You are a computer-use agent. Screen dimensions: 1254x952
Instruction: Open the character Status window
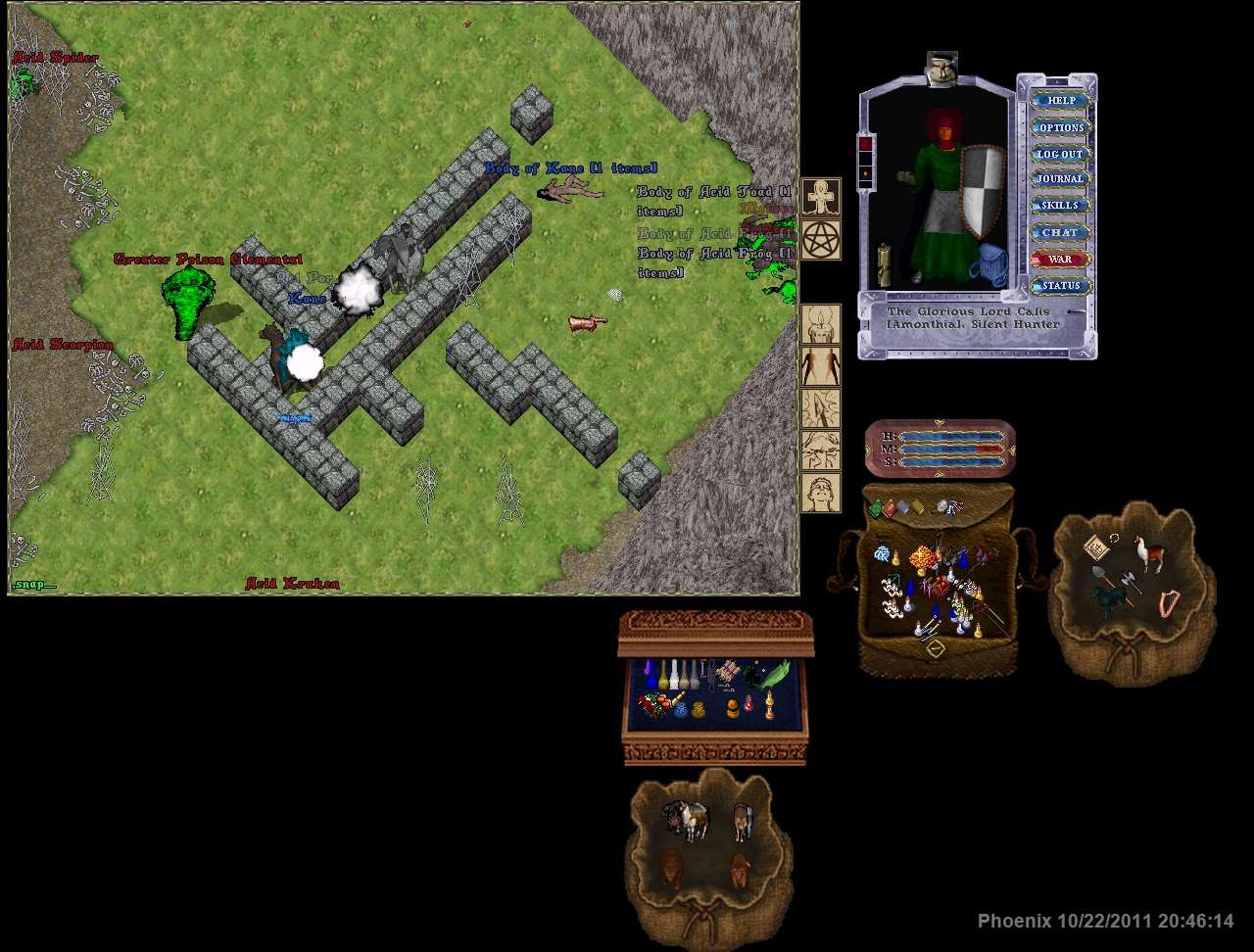click(x=1061, y=286)
